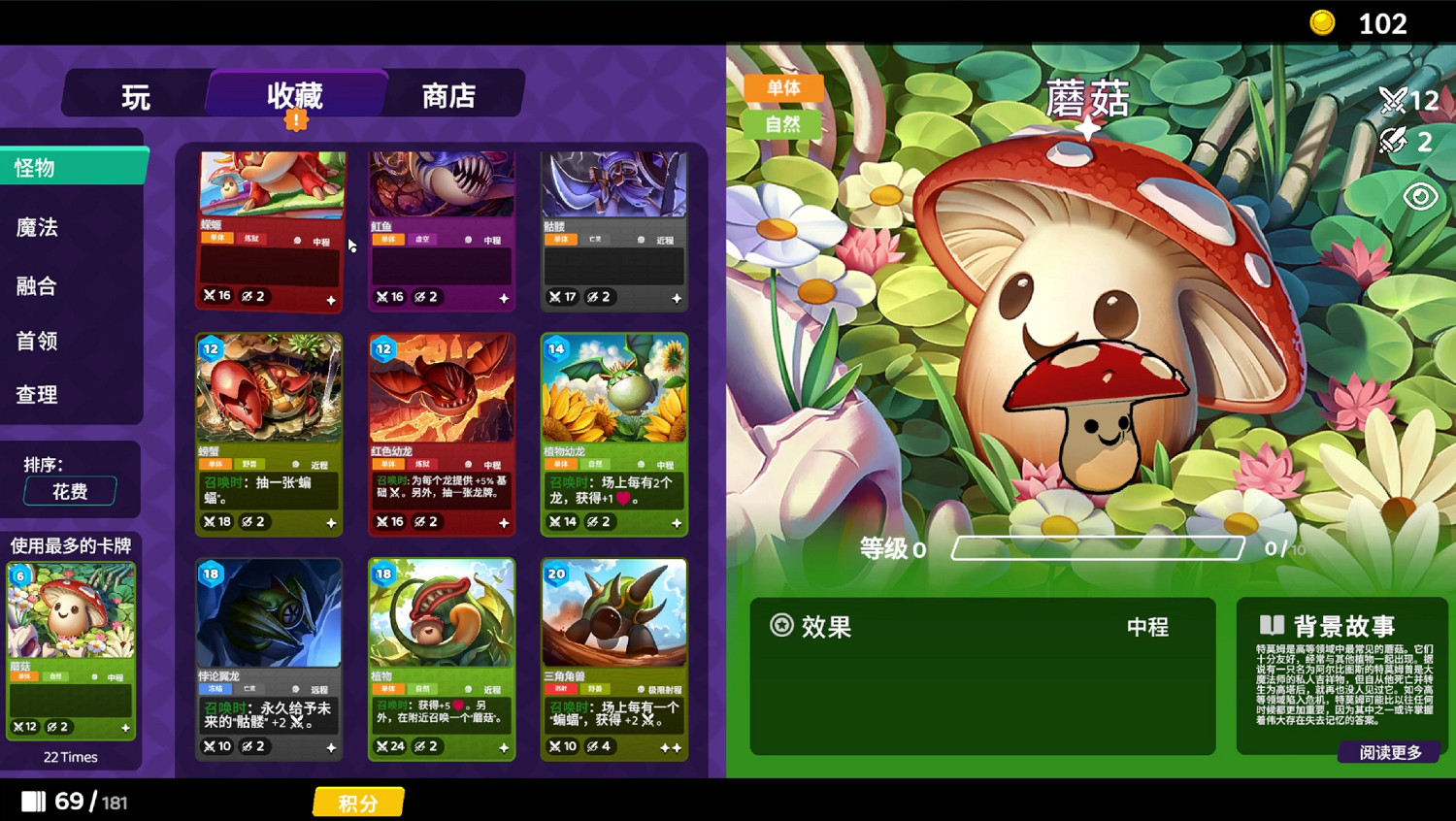The width and height of the screenshot is (1456, 821).
Task: Click the sword upgrade icon showing 2
Action: 1393,142
